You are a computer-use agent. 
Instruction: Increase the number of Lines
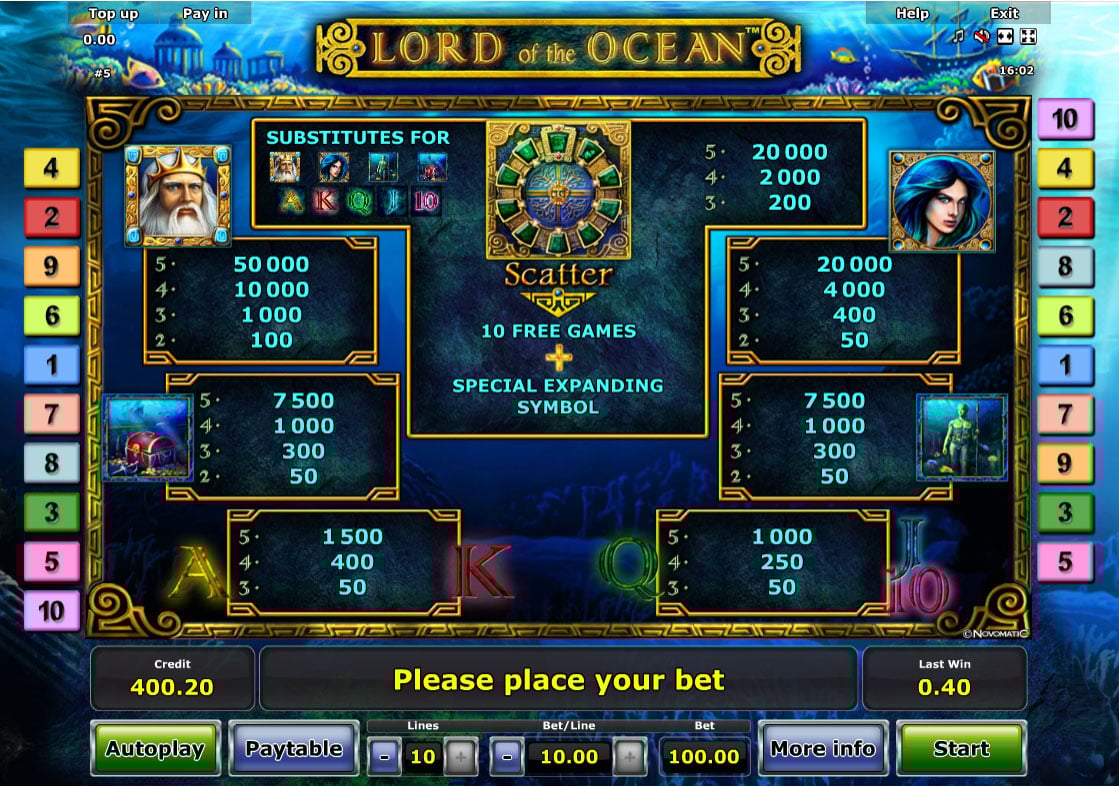click(461, 757)
